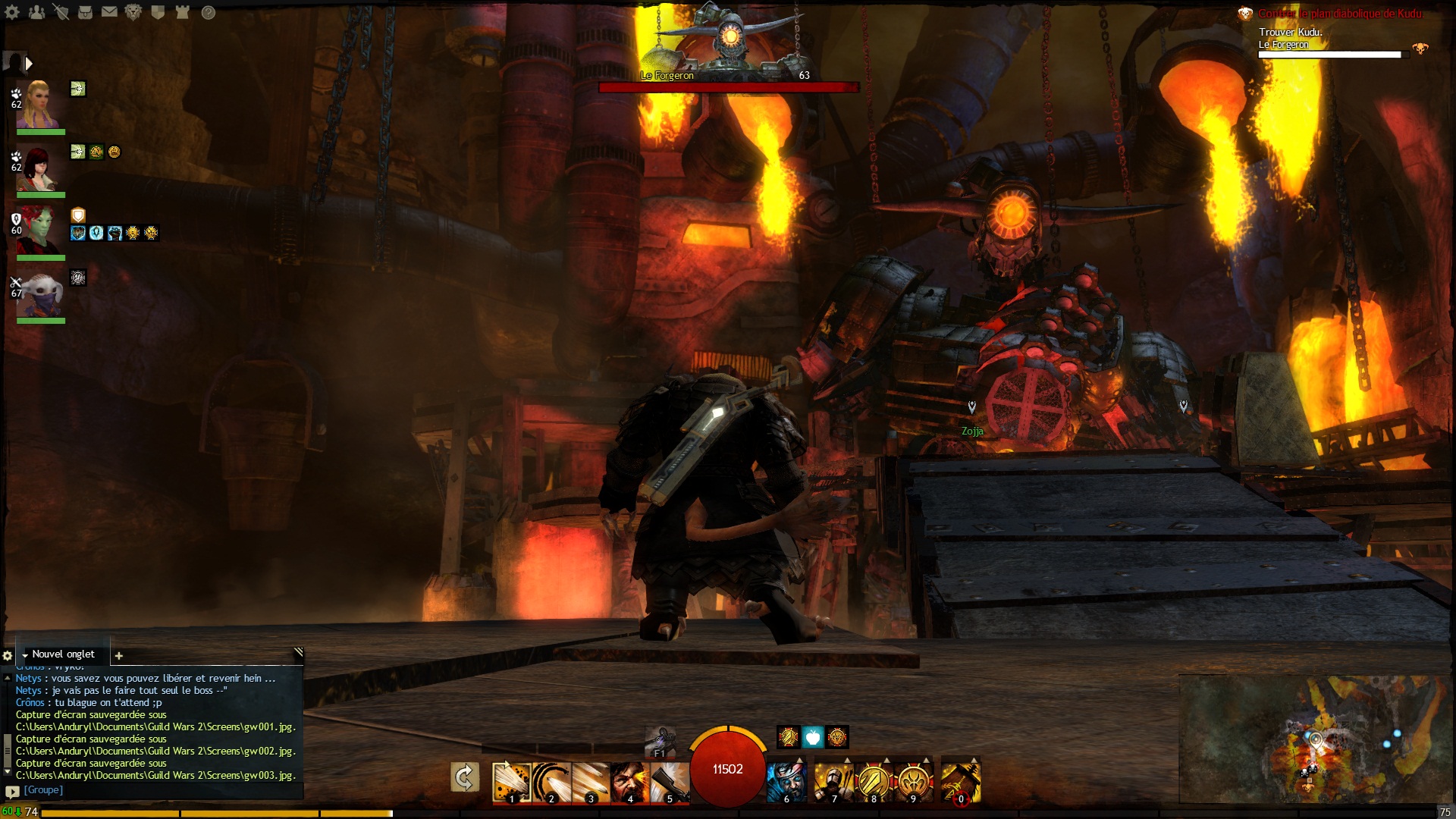Viewport: 1456px width, 819px height.
Task: Activate the healing skill in slot 6
Action: click(x=786, y=782)
